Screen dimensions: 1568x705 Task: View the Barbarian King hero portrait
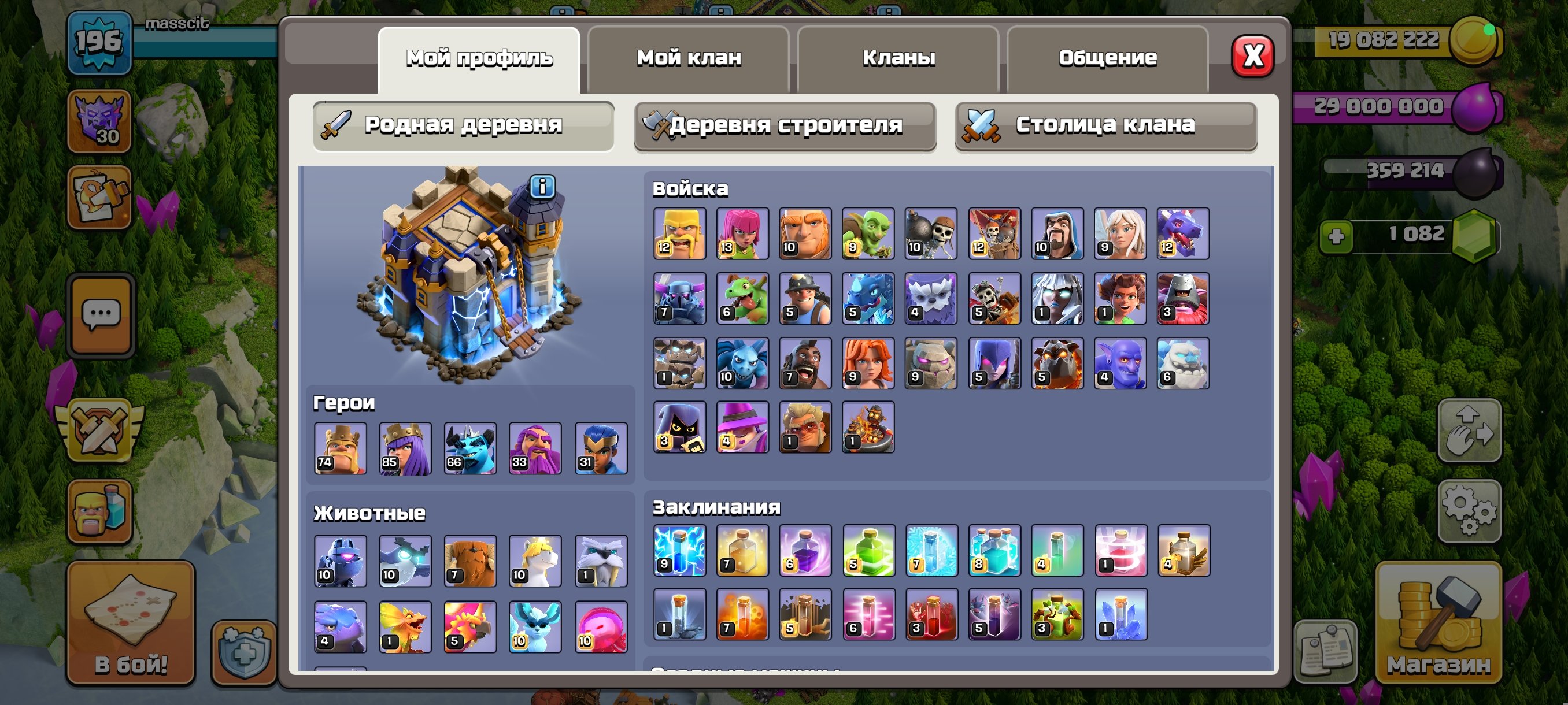(x=341, y=448)
